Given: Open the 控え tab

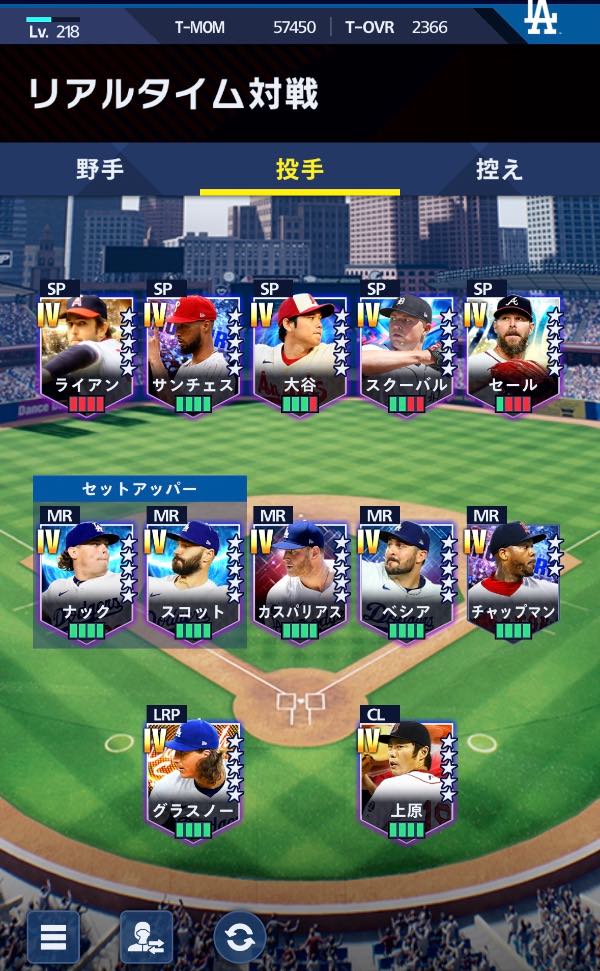Looking at the screenshot, I should pyautogui.click(x=499, y=169).
